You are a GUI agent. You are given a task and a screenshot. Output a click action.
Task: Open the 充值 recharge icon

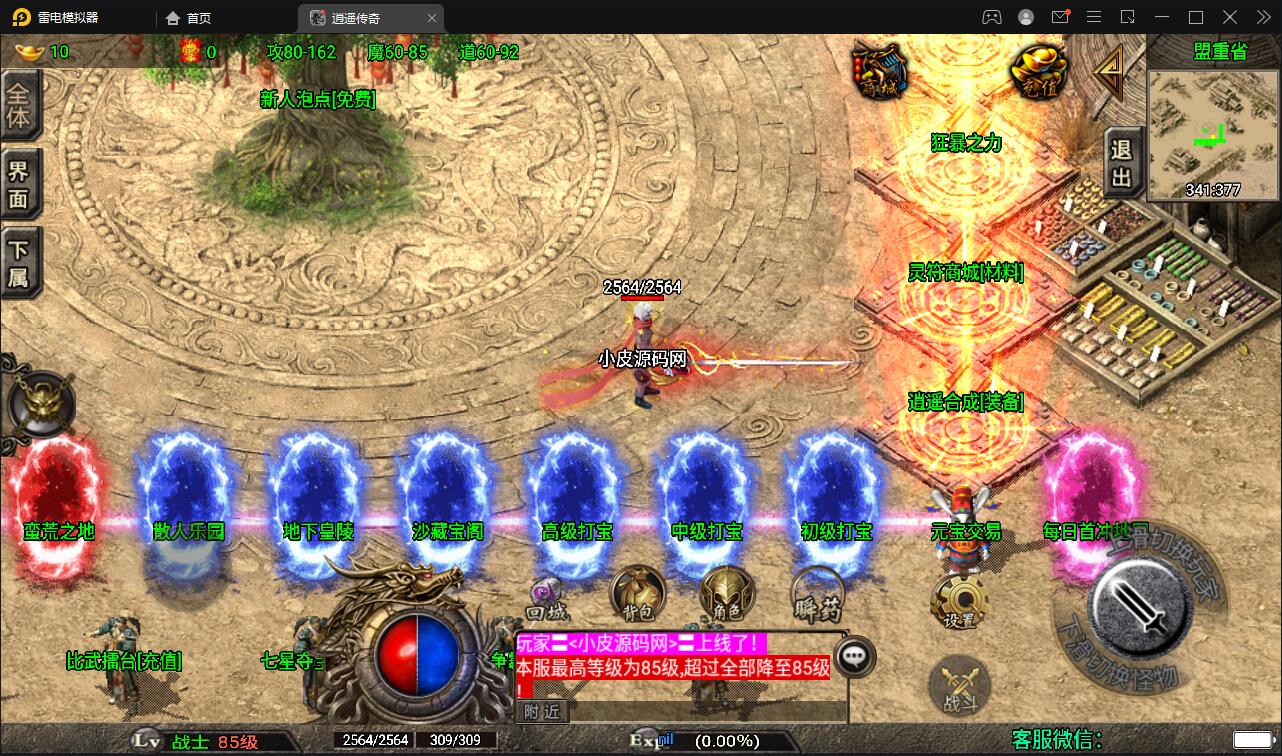pyautogui.click(x=1038, y=72)
